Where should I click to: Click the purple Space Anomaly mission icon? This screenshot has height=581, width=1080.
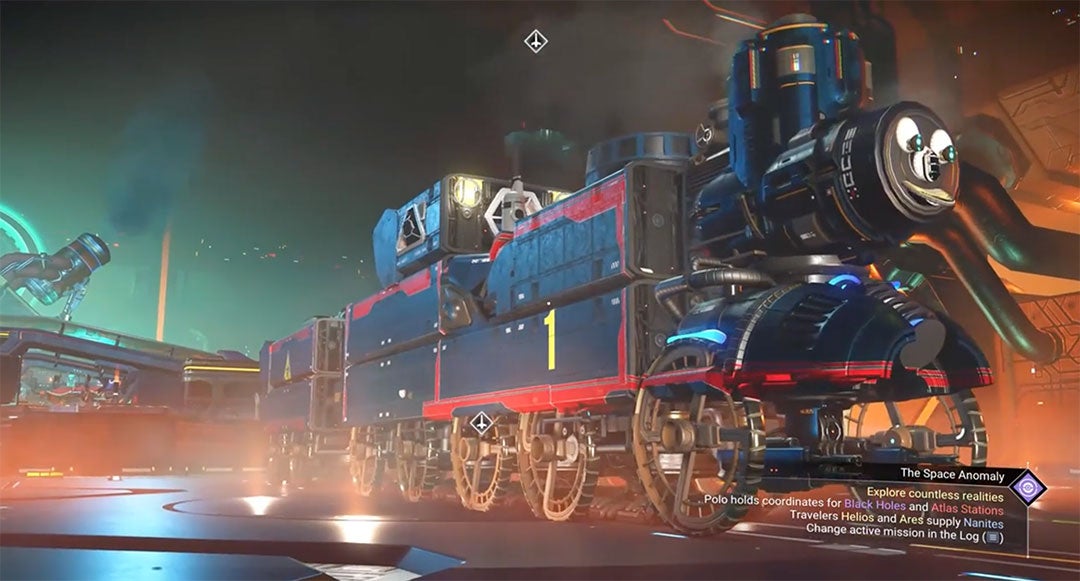click(x=1027, y=488)
